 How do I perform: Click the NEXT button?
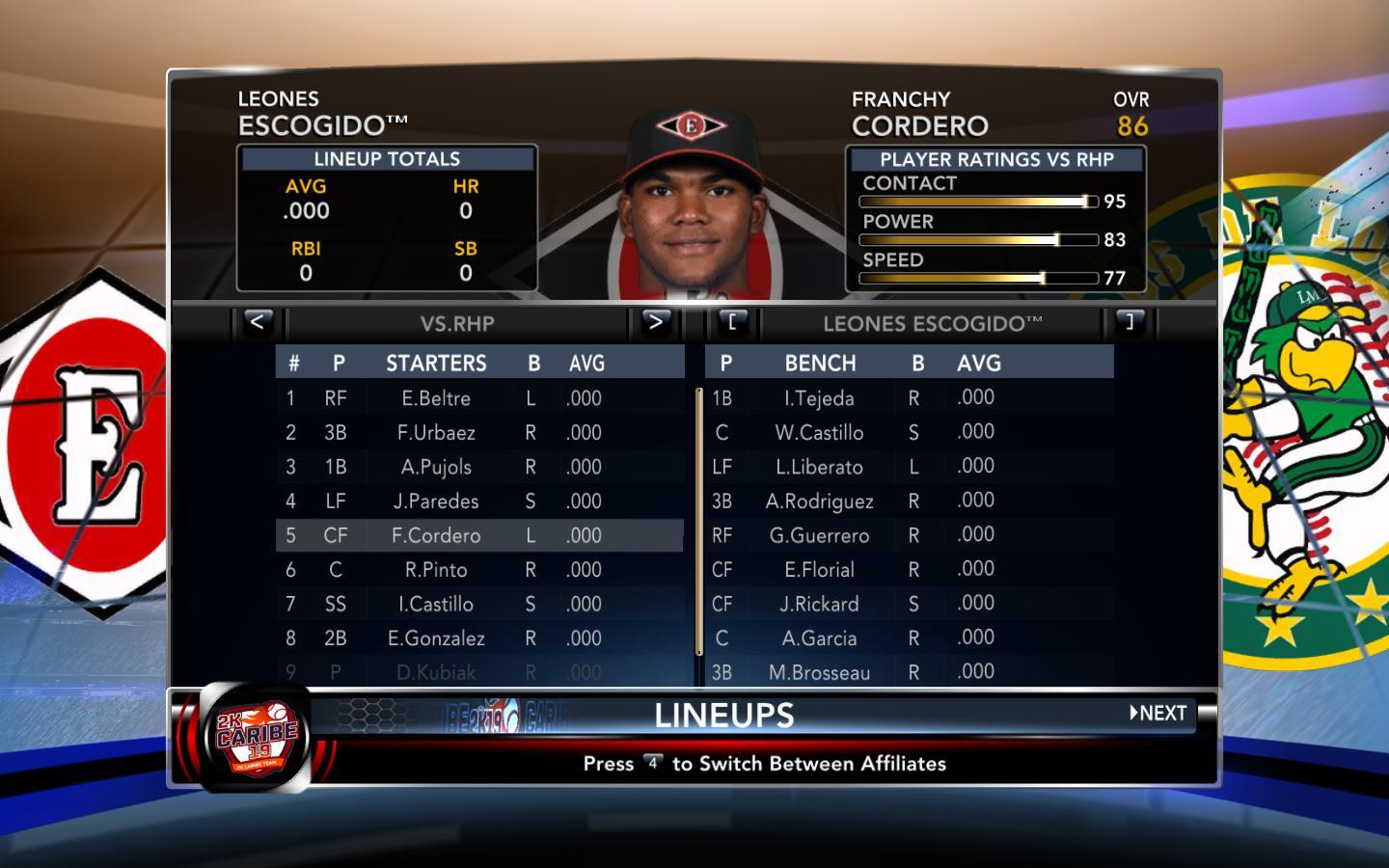[x=1158, y=714]
